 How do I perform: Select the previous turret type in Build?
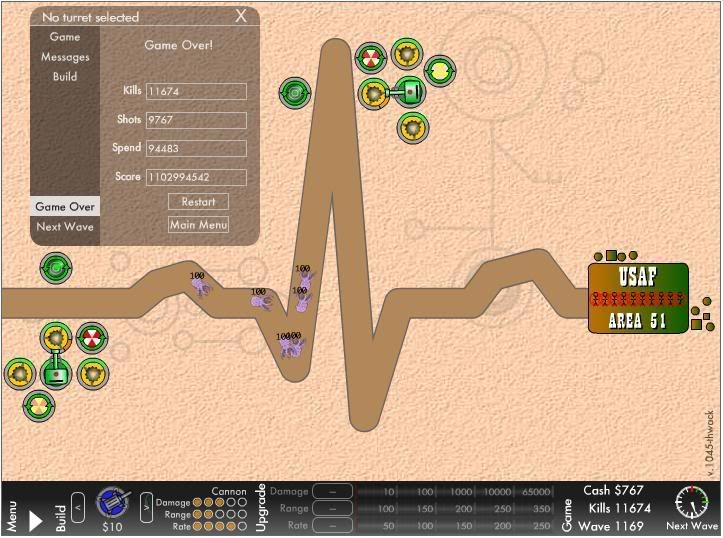point(78,506)
